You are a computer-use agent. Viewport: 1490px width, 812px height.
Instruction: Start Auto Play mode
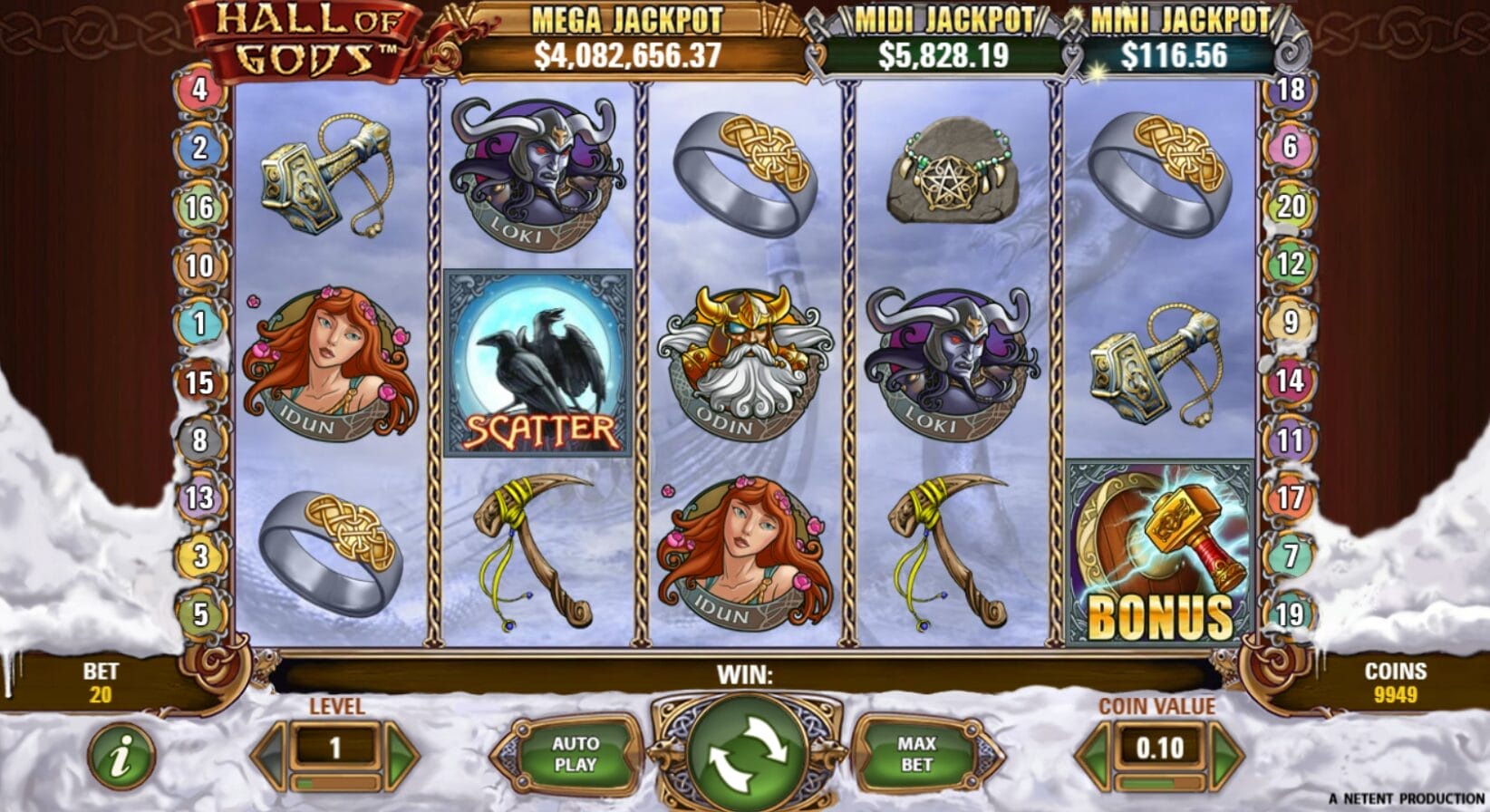point(575,754)
